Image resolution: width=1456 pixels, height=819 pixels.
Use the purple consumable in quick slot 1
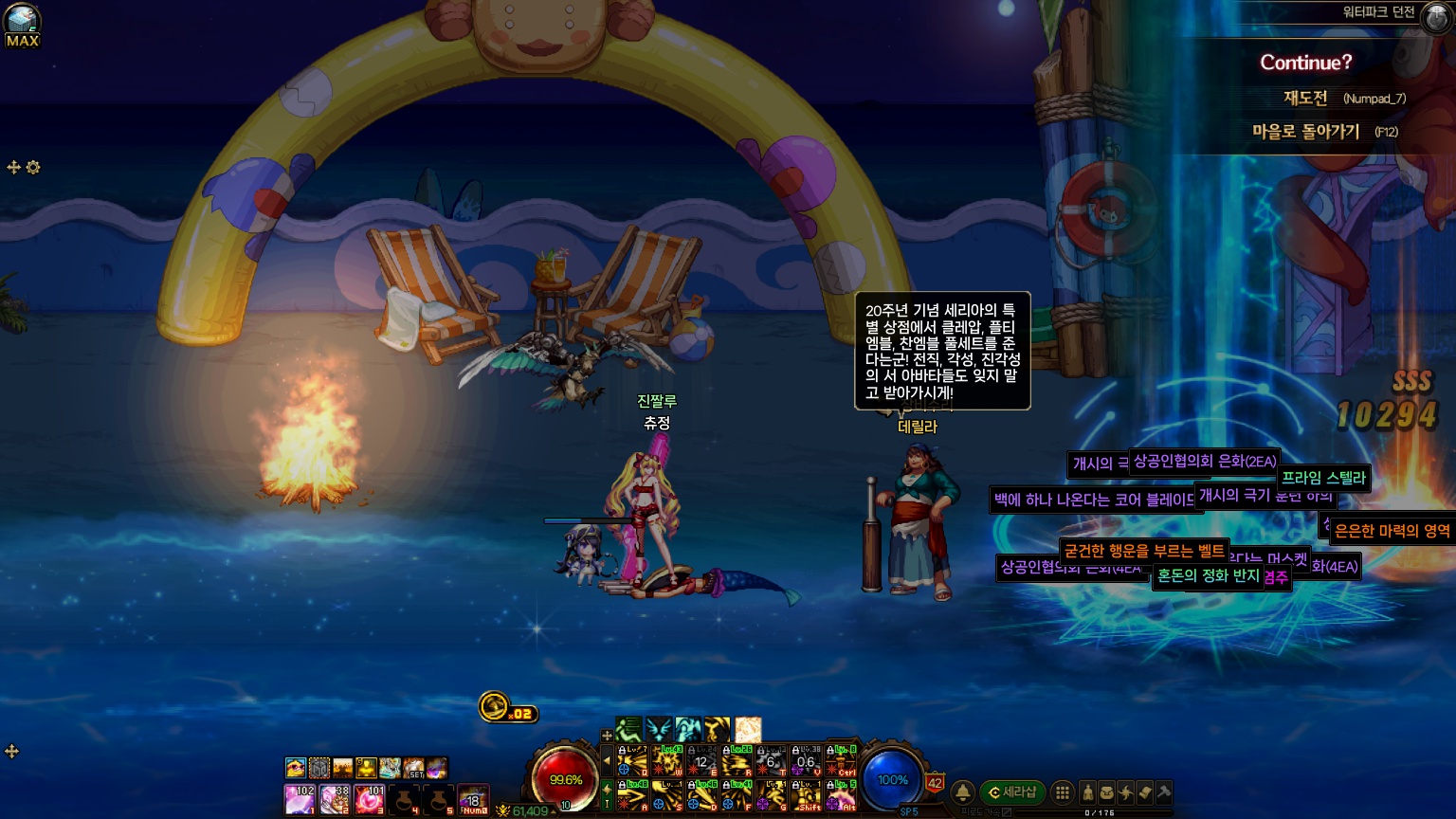pos(300,799)
